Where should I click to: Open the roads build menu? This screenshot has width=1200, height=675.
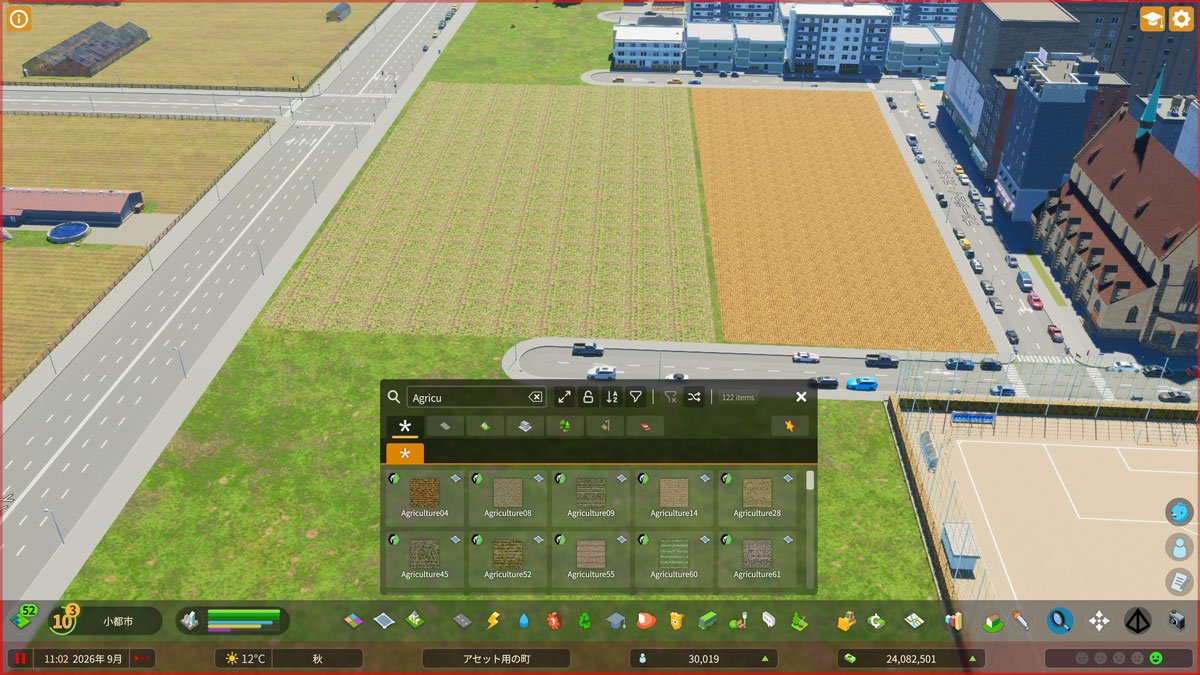click(x=462, y=621)
